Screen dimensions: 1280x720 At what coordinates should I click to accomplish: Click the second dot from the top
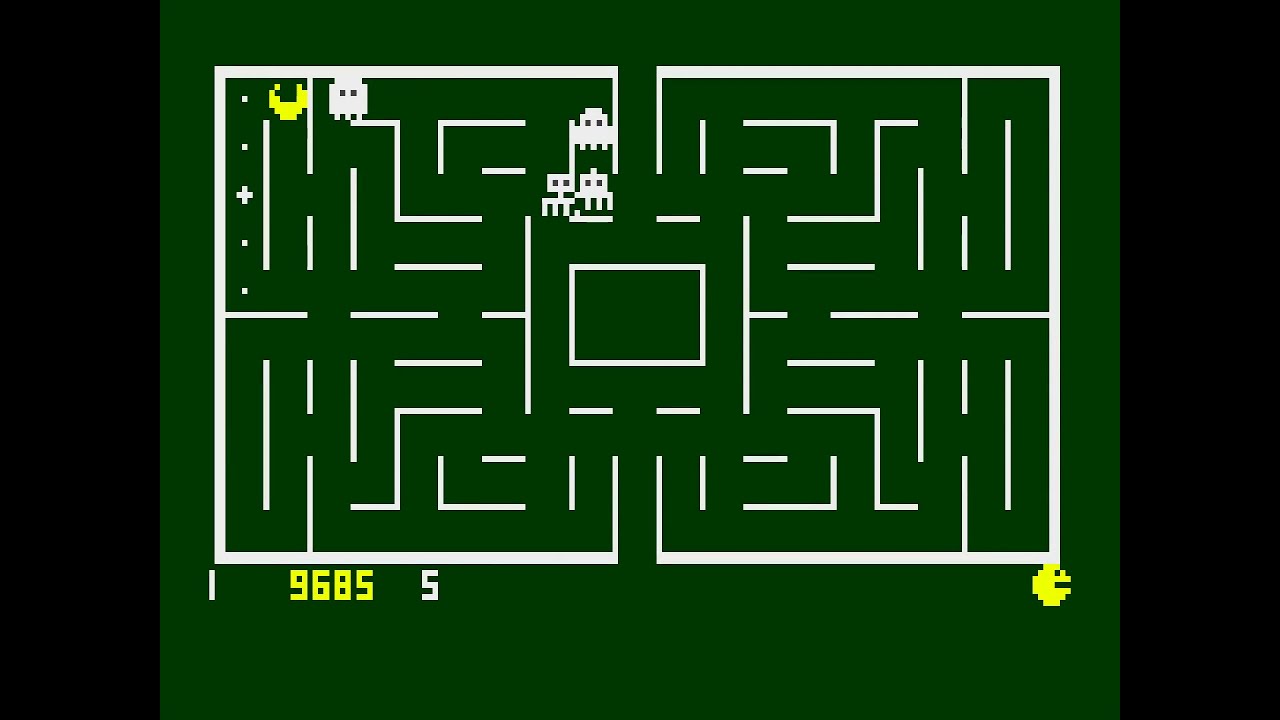click(243, 147)
